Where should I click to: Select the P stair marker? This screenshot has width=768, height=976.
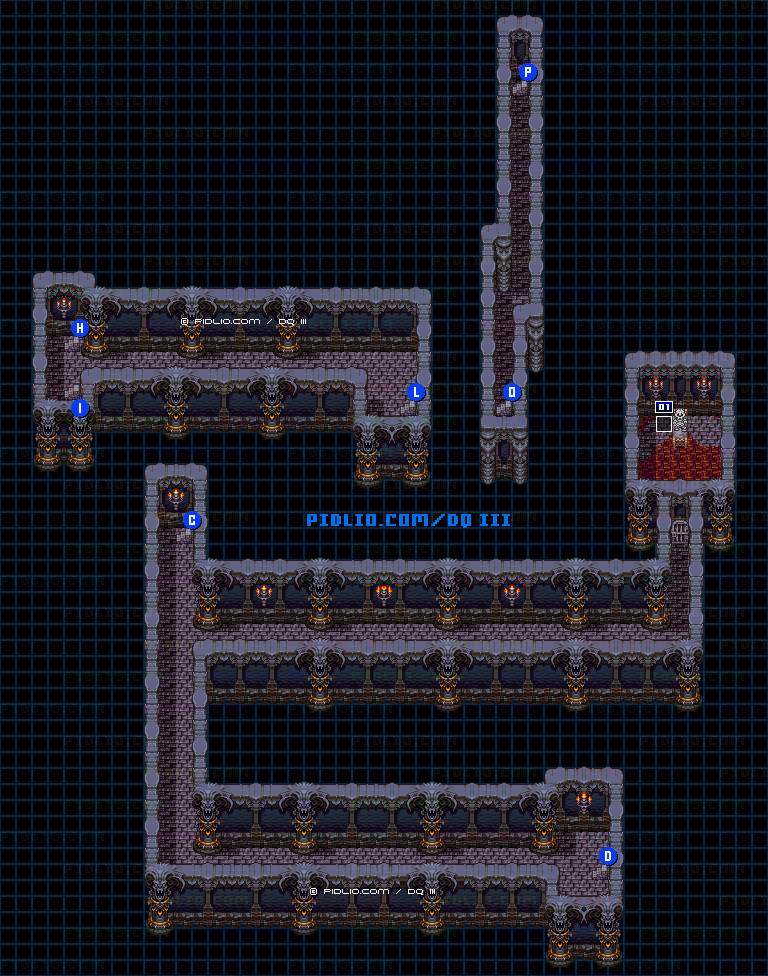528,72
